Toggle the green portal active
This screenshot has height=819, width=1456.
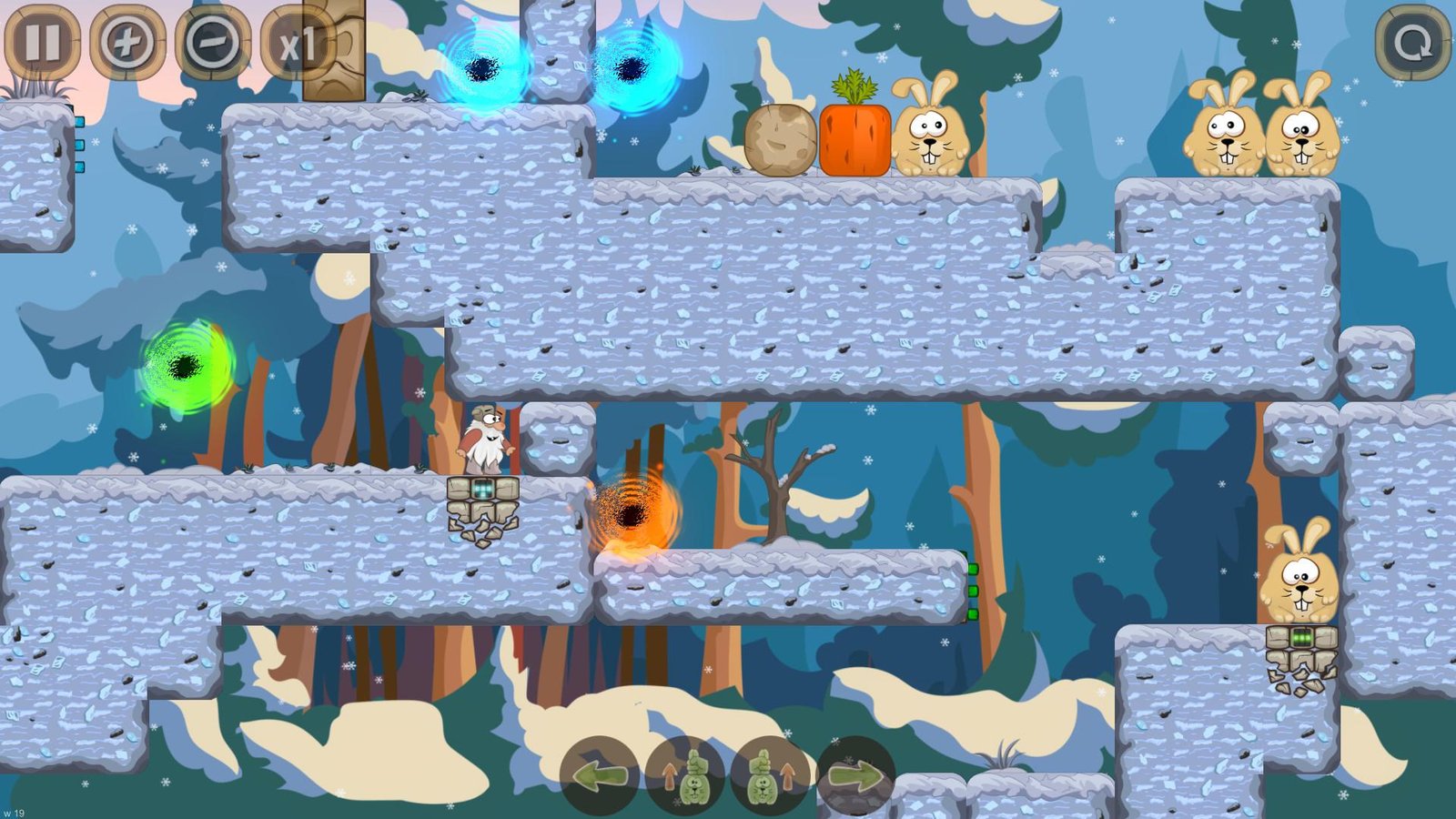pyautogui.click(x=187, y=364)
